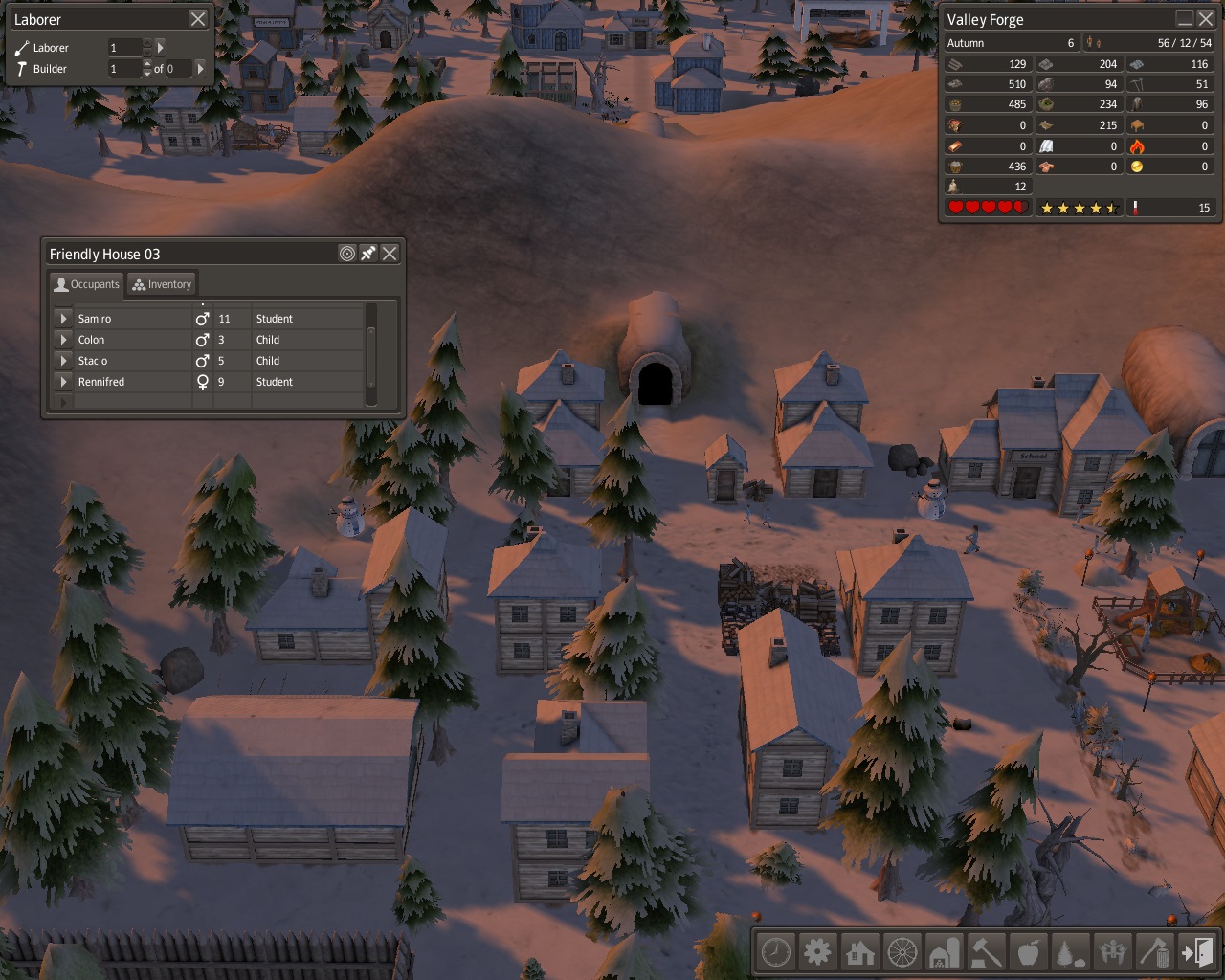This screenshot has height=980, width=1225.
Task: Click the pin icon on Friendly House 03
Action: [x=368, y=254]
